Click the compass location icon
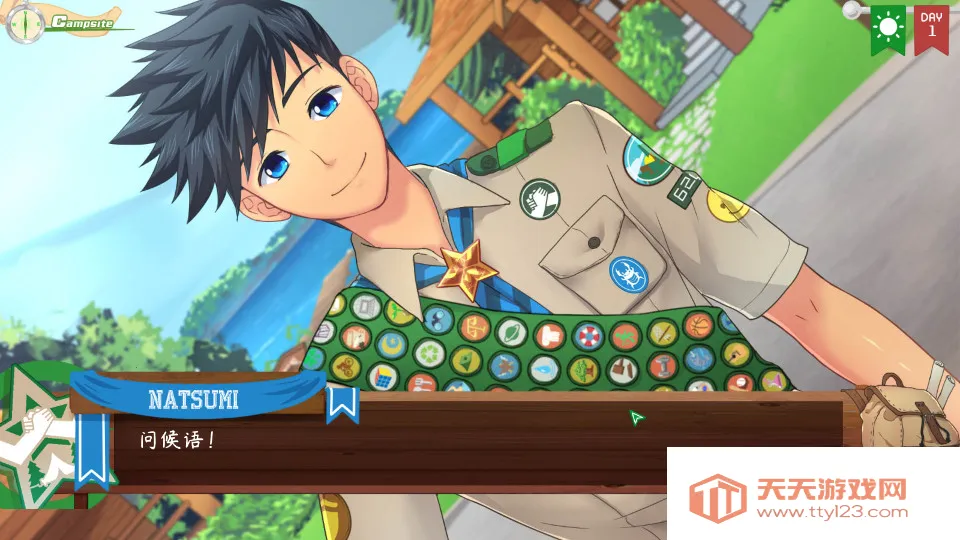960x540 pixels. point(24,23)
